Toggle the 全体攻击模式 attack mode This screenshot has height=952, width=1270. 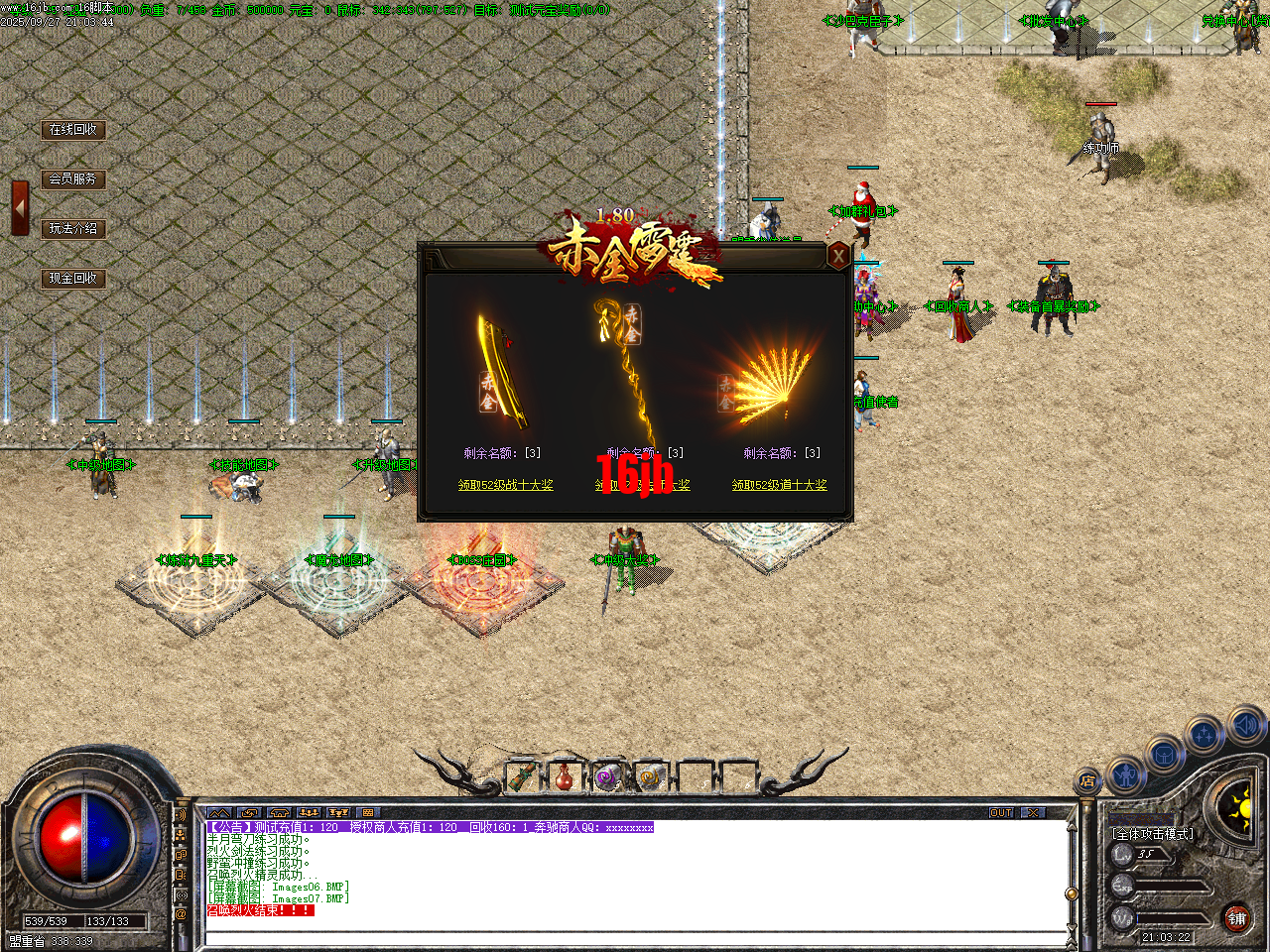pyautogui.click(x=1152, y=833)
